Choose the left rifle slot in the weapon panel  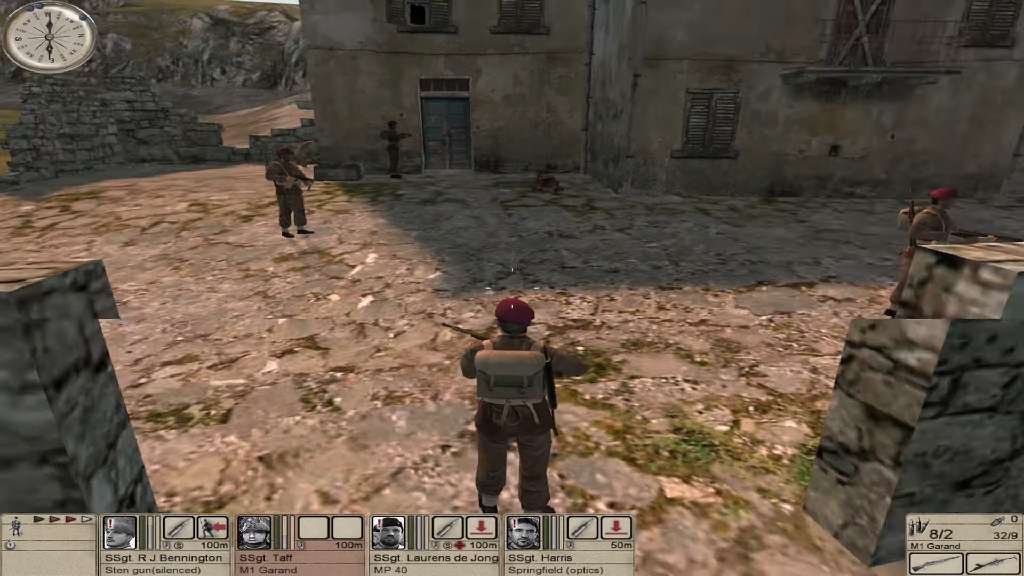934,563
